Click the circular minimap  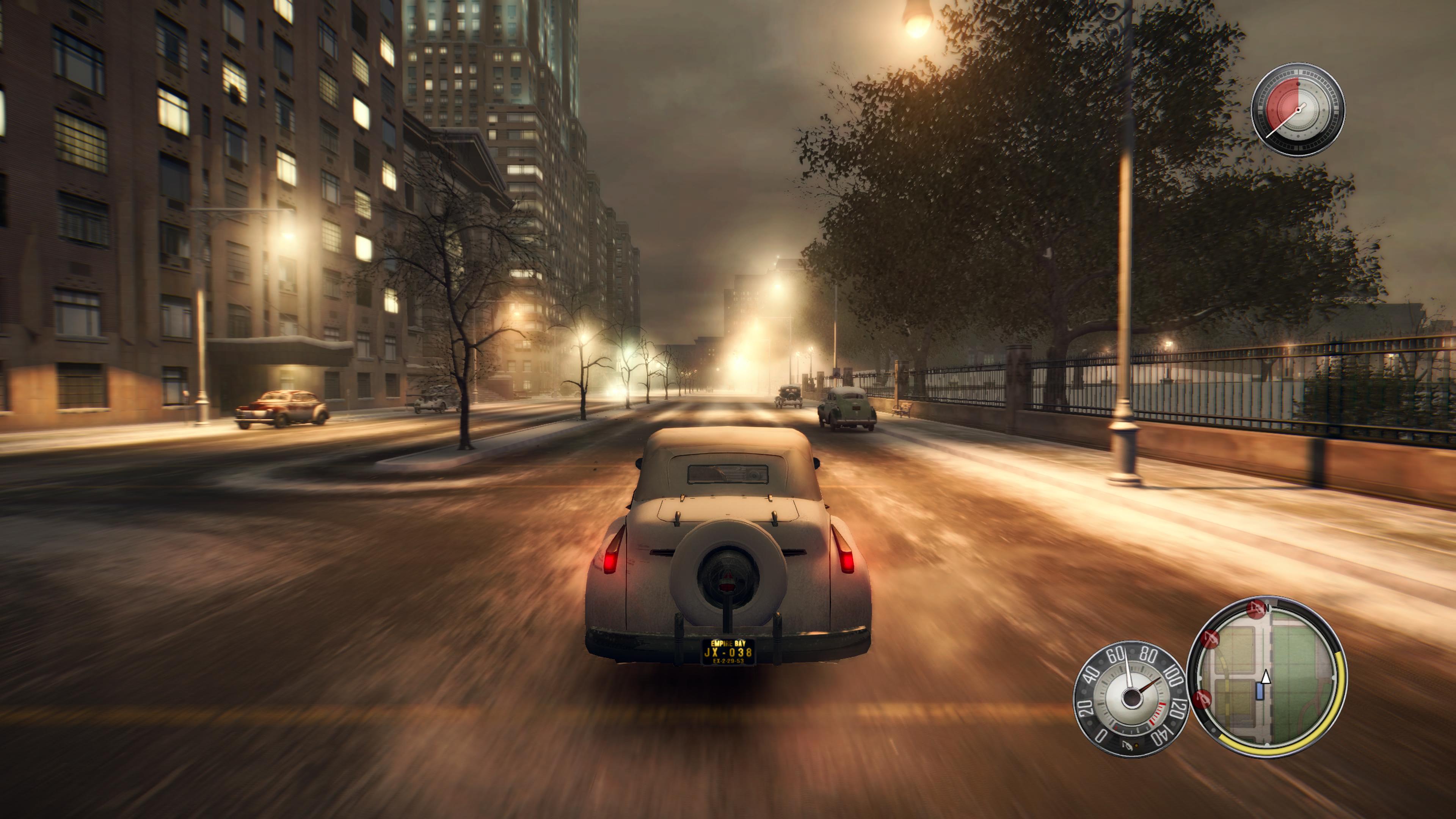click(x=1268, y=677)
